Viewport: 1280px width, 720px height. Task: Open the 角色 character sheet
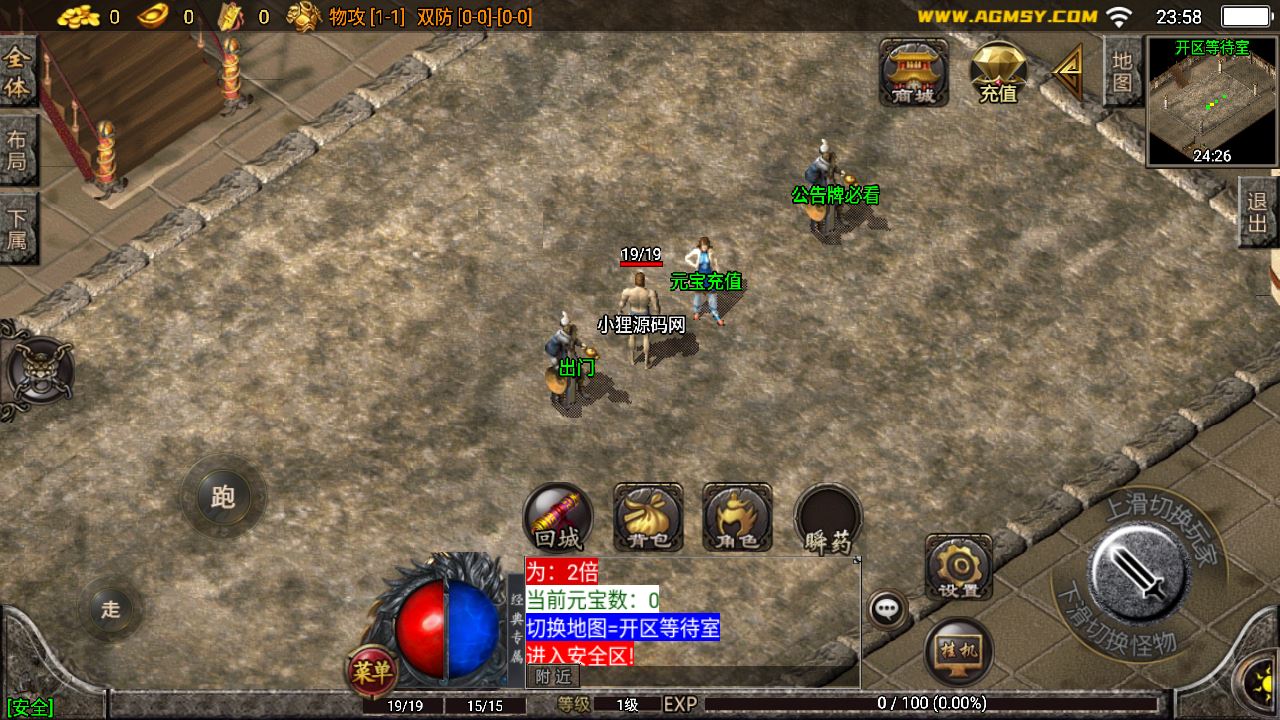click(737, 517)
